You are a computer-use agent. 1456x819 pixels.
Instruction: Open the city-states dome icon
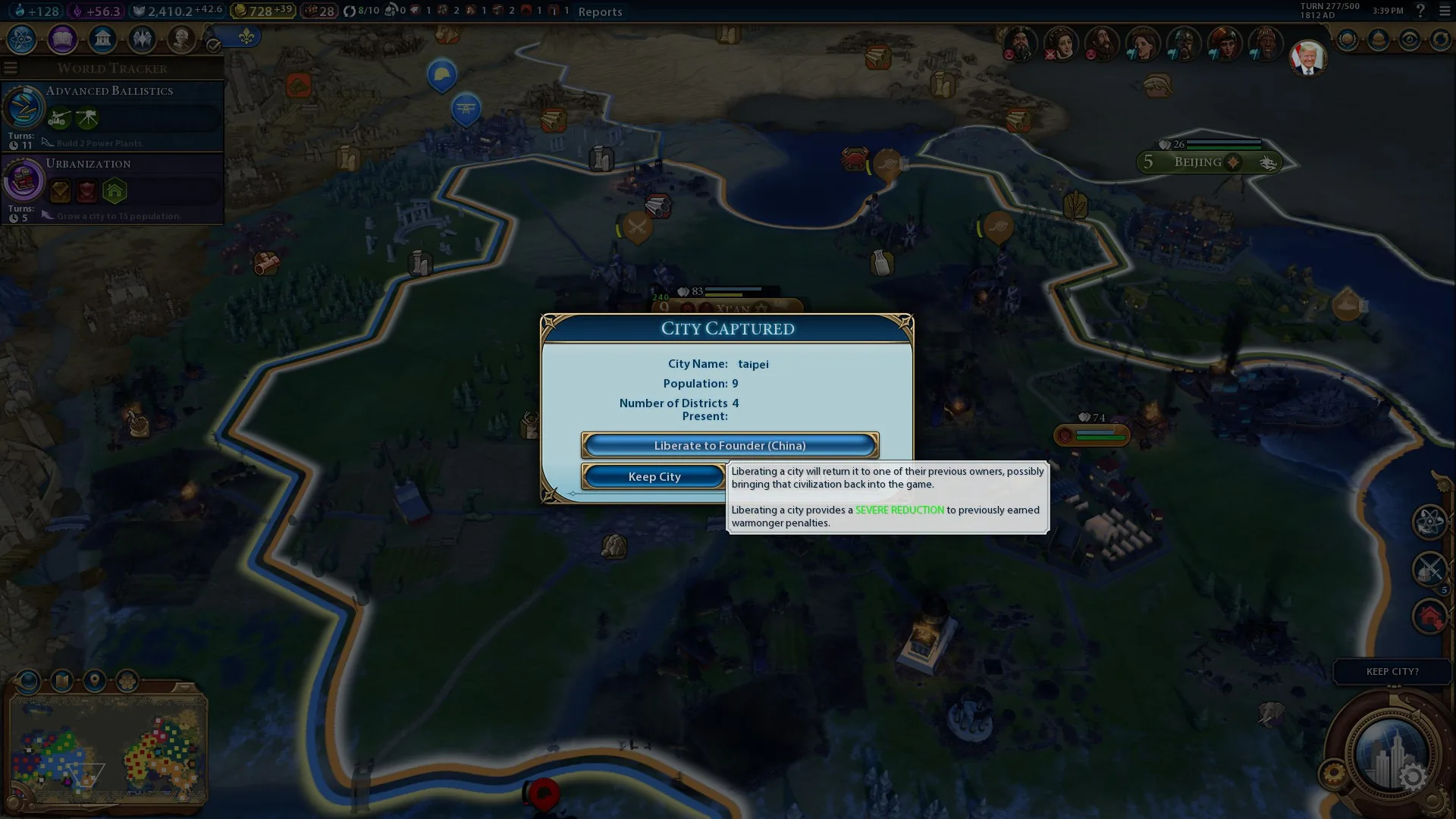tap(1379, 39)
